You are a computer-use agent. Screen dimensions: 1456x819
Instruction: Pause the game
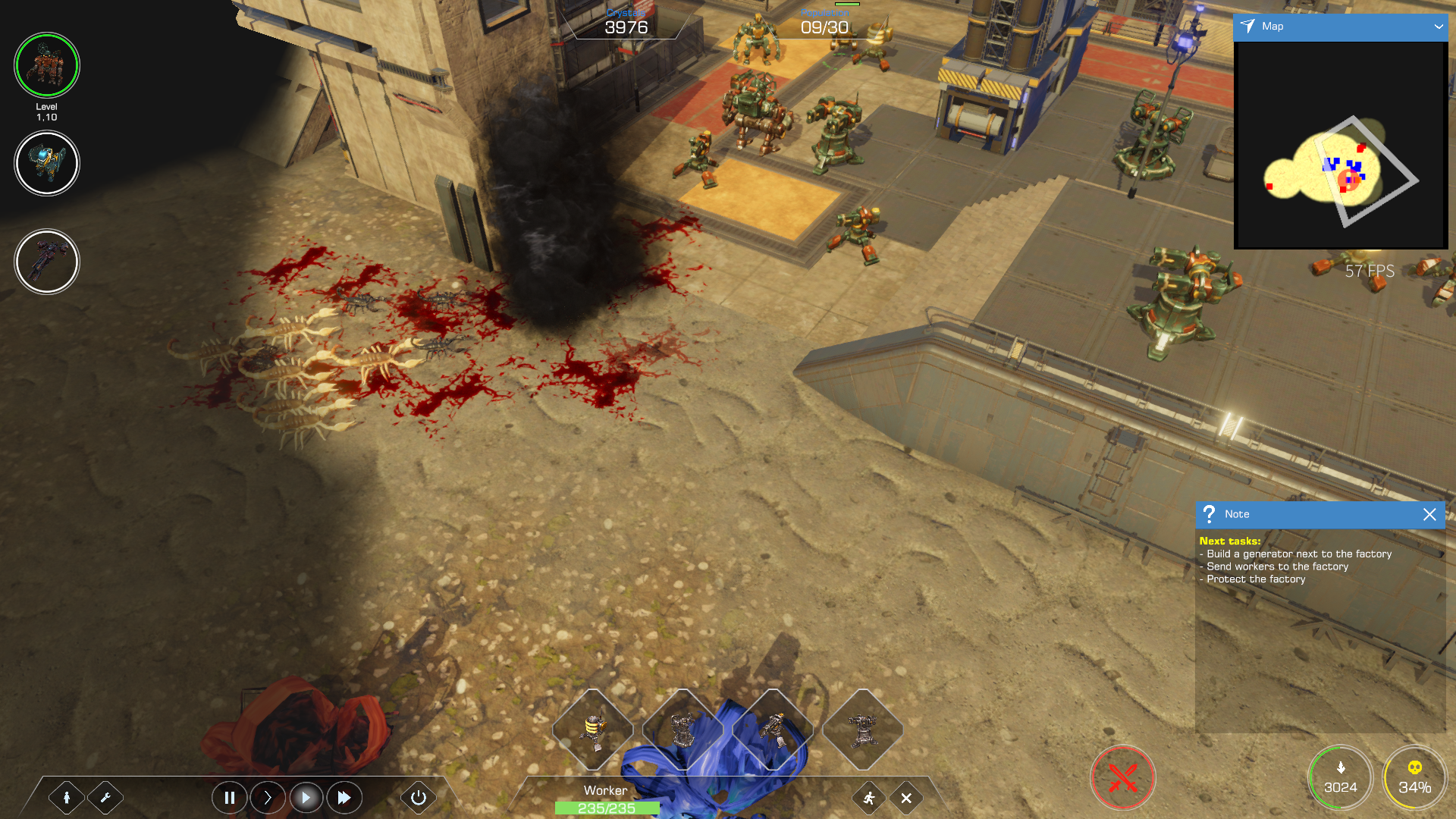click(229, 798)
